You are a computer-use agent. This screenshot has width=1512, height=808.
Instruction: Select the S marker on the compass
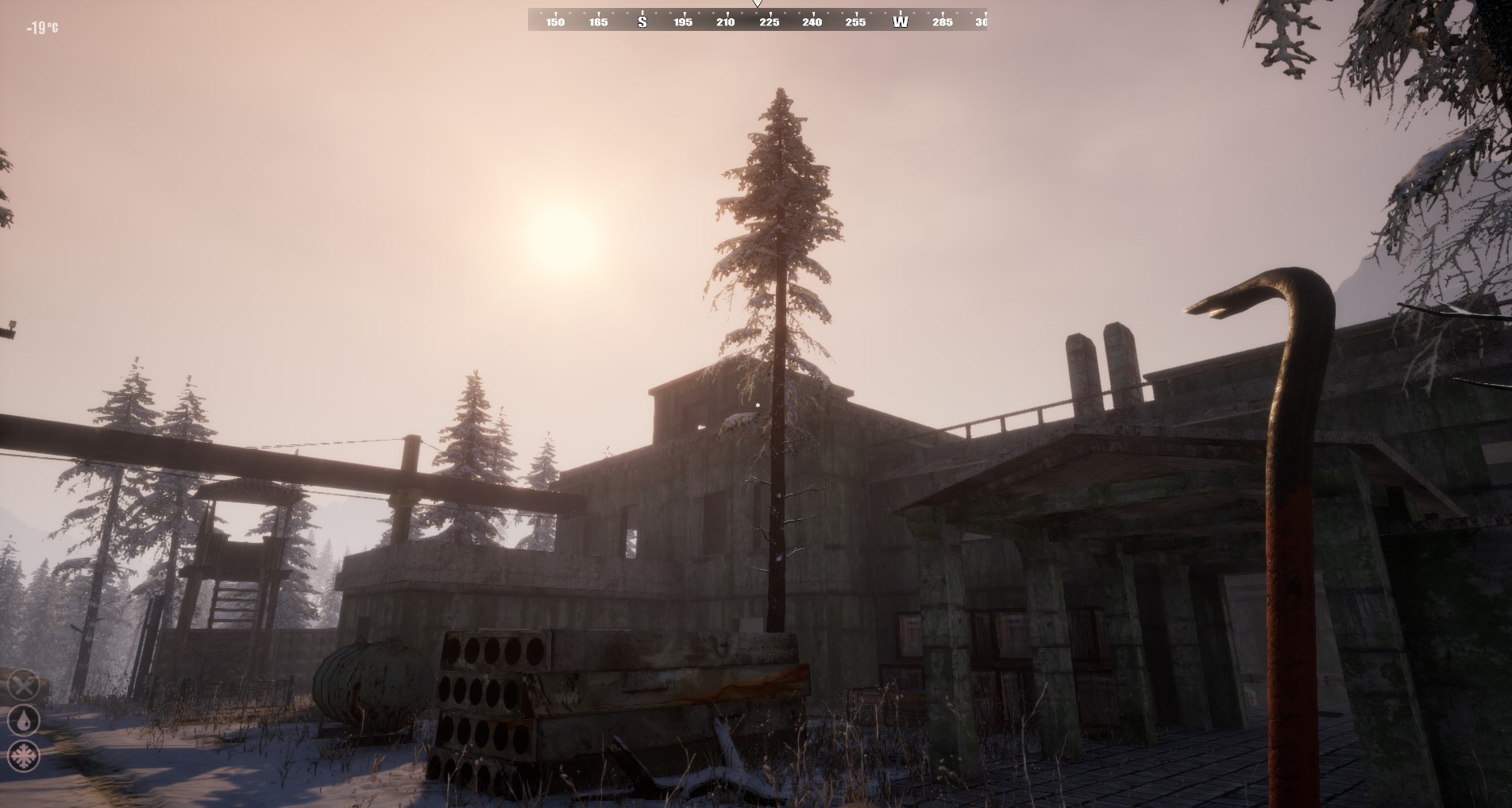coord(643,22)
